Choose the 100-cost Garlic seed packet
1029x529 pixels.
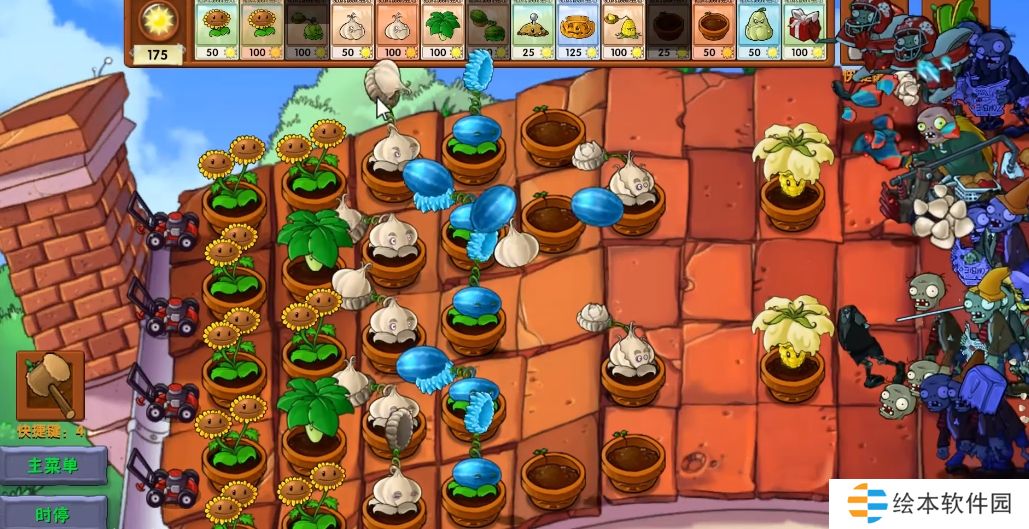point(397,30)
